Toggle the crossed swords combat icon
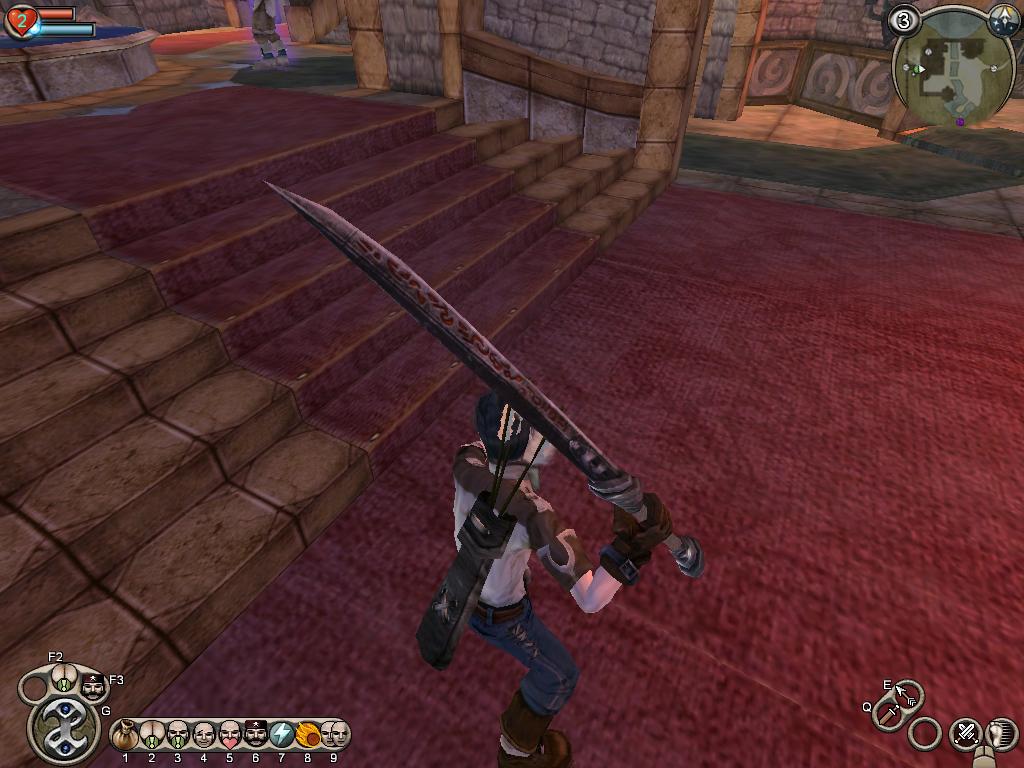This screenshot has height=768, width=1024. click(x=965, y=734)
